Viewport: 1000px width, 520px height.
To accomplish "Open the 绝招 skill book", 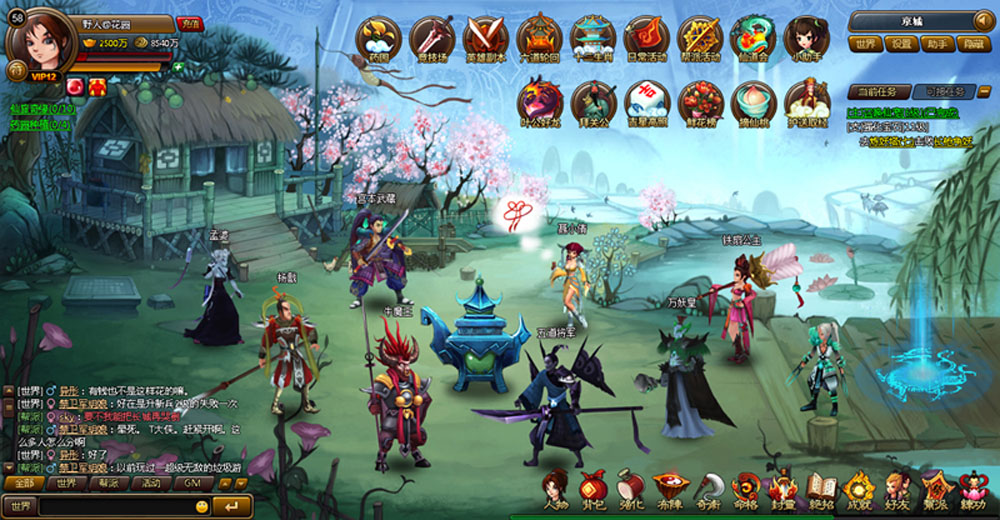I will 821,490.
